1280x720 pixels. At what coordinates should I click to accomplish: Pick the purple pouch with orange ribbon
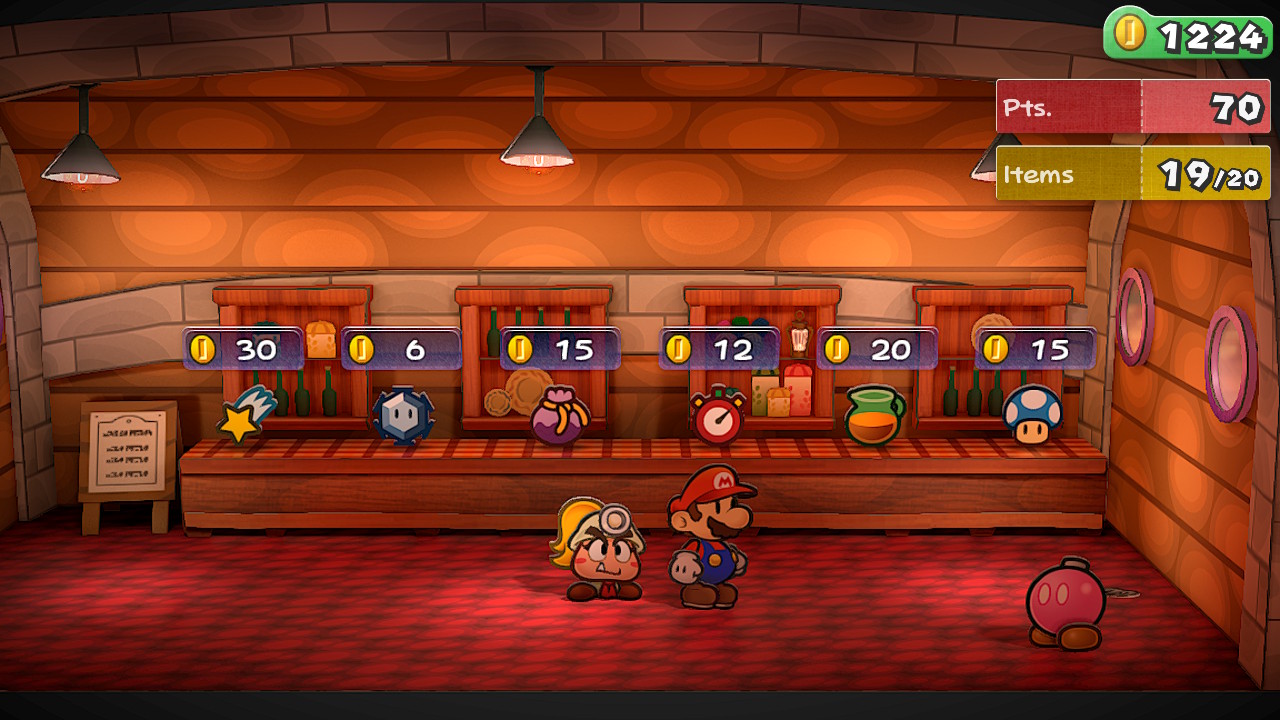coord(560,417)
